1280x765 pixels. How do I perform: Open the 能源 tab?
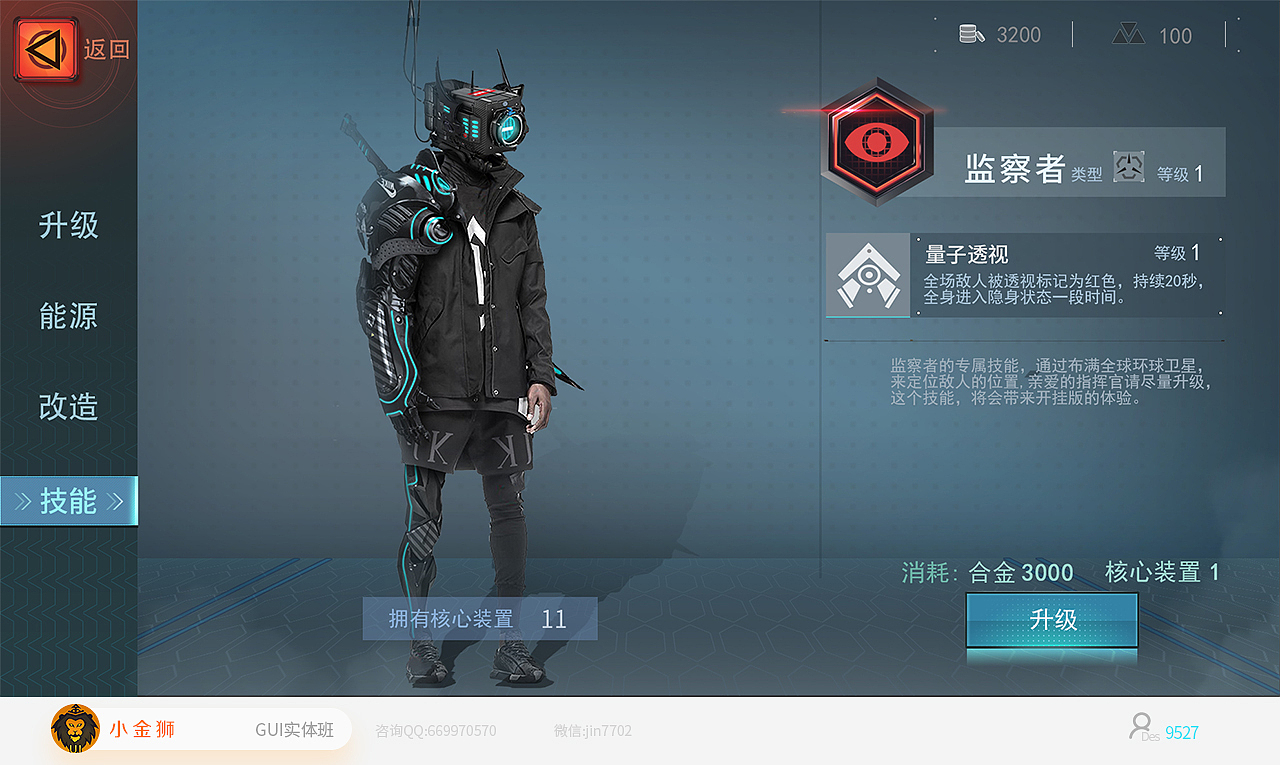[68, 315]
